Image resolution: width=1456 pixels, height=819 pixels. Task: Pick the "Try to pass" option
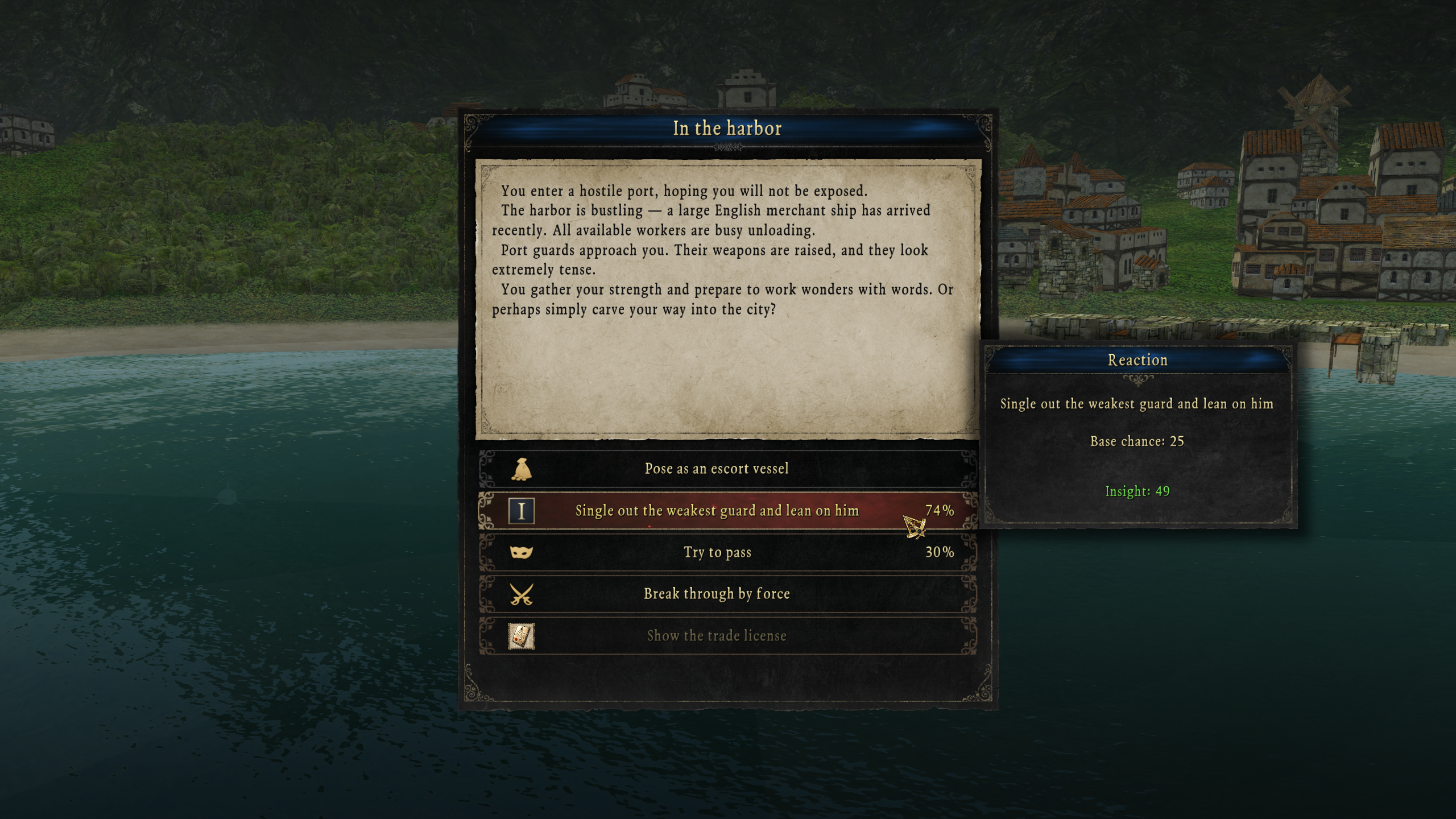pyautogui.click(x=717, y=552)
